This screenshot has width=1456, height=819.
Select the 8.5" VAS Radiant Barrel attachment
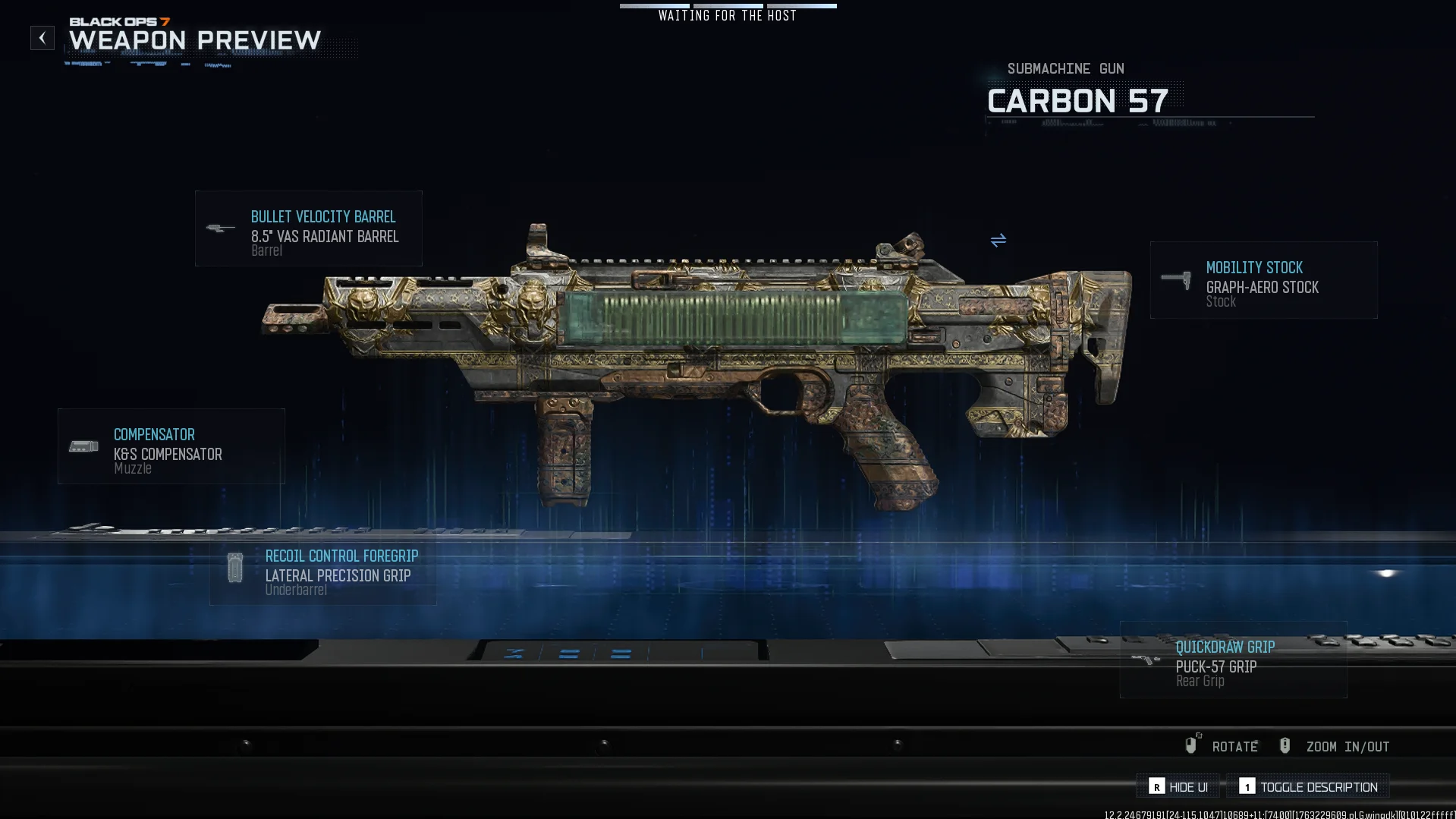[308, 228]
